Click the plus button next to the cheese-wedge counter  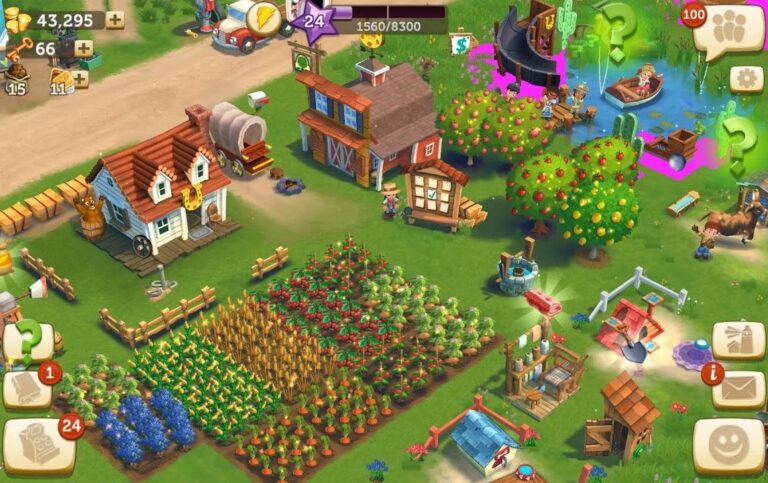click(80, 78)
